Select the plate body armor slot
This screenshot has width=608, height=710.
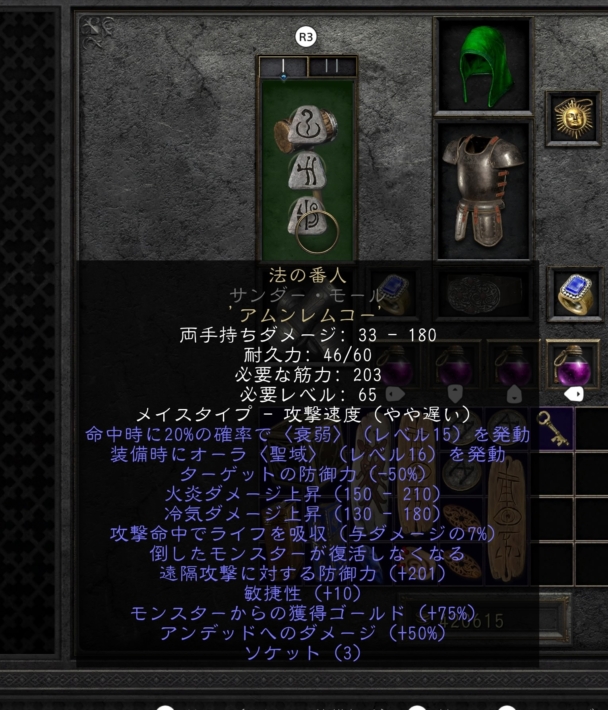(x=483, y=190)
